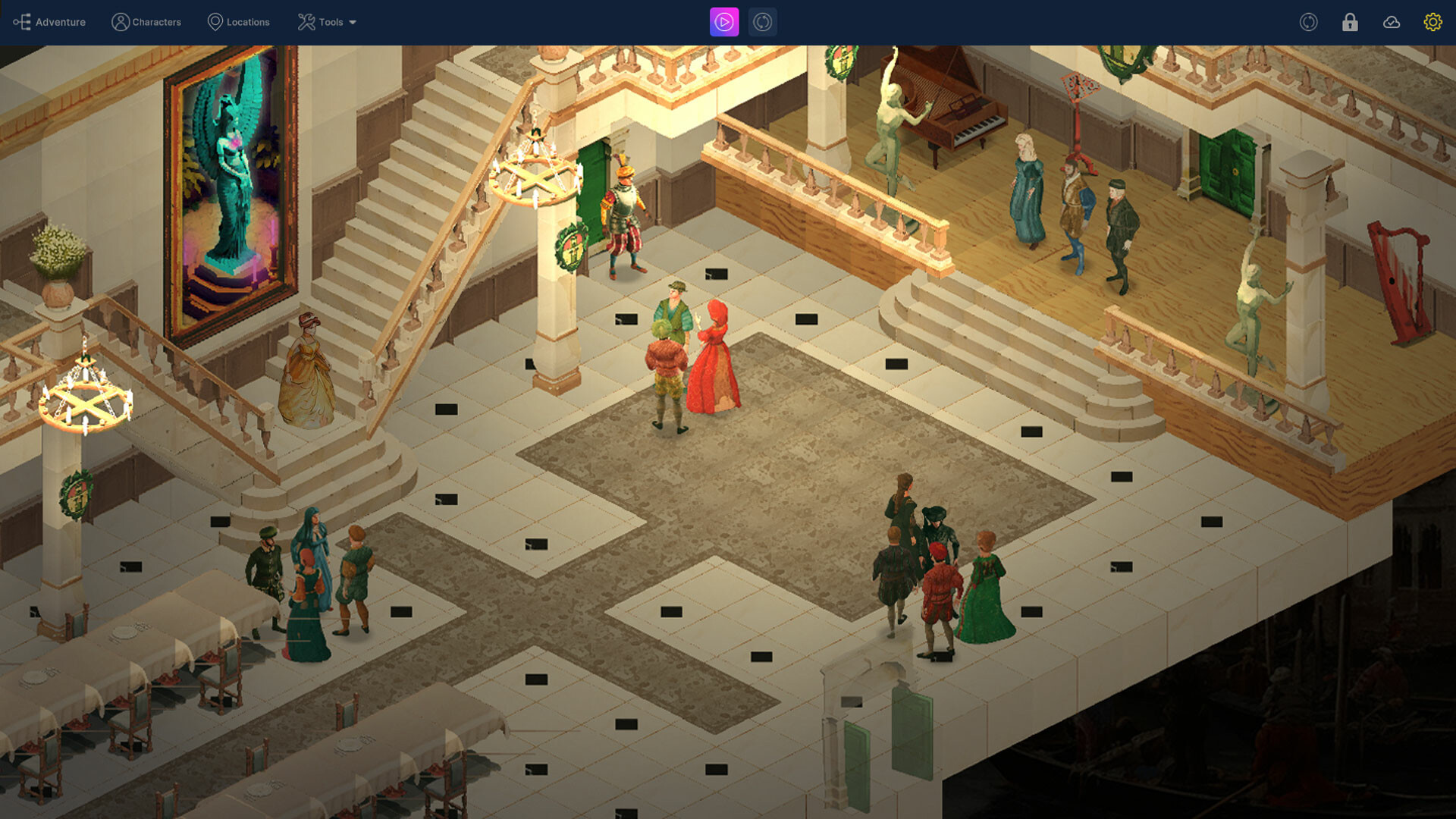This screenshot has width=1456, height=819.
Task: Select the Locations menu item
Action: point(246,22)
